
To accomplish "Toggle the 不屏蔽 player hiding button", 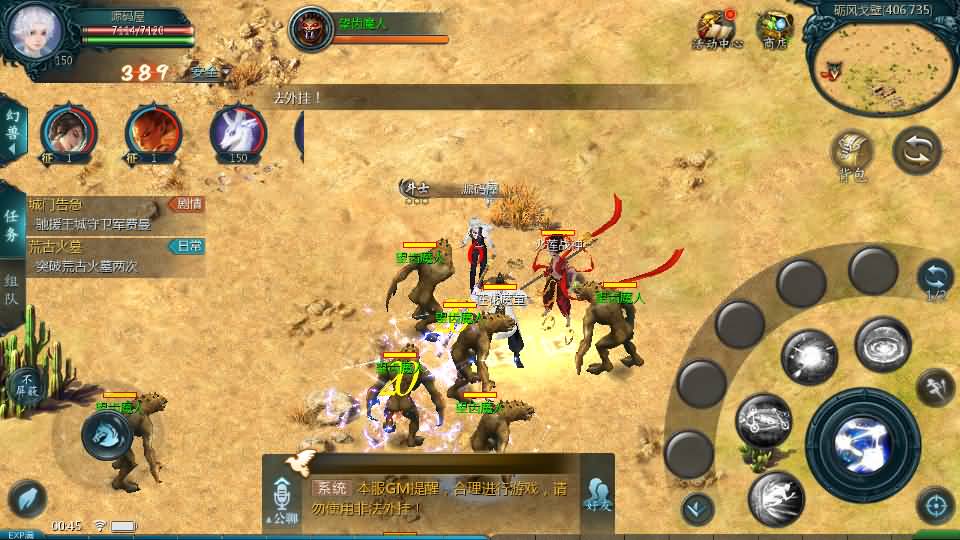I will pyautogui.click(x=26, y=384).
